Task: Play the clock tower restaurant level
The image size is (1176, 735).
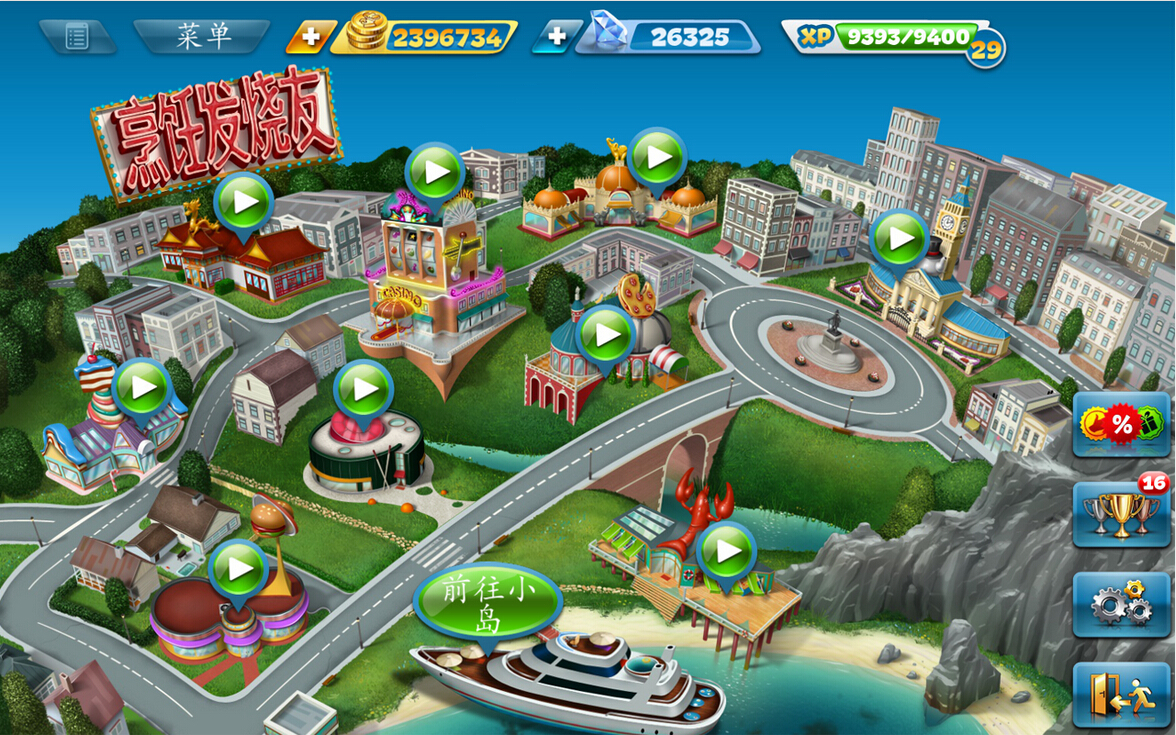Action: click(x=899, y=239)
